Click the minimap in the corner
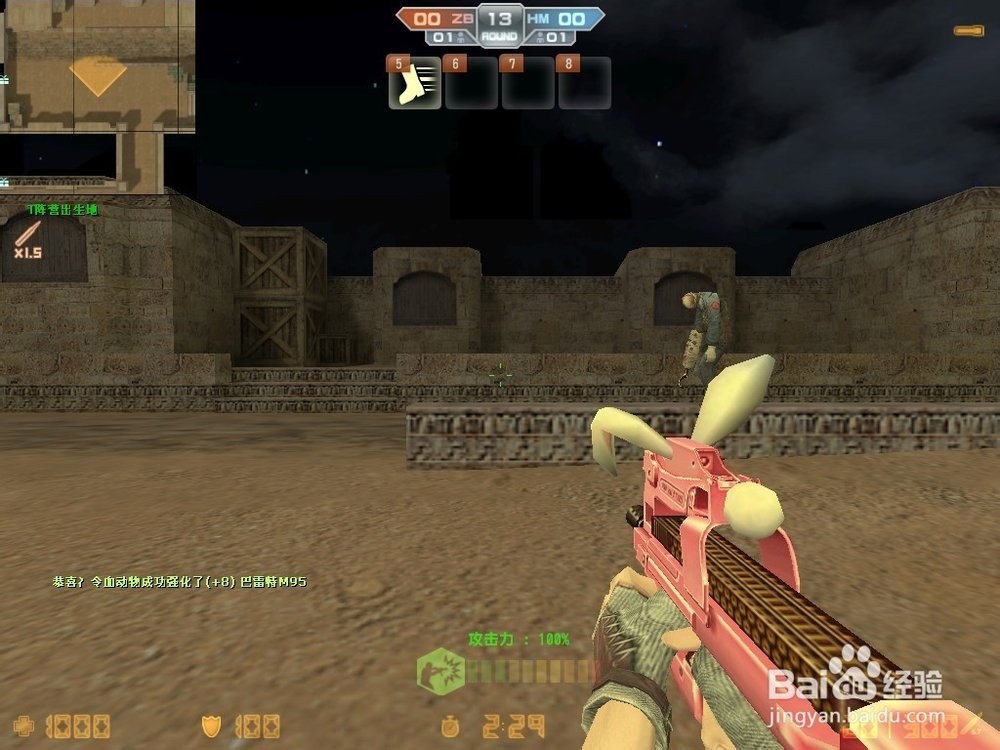Viewport: 1000px width, 750px height. 97,95
